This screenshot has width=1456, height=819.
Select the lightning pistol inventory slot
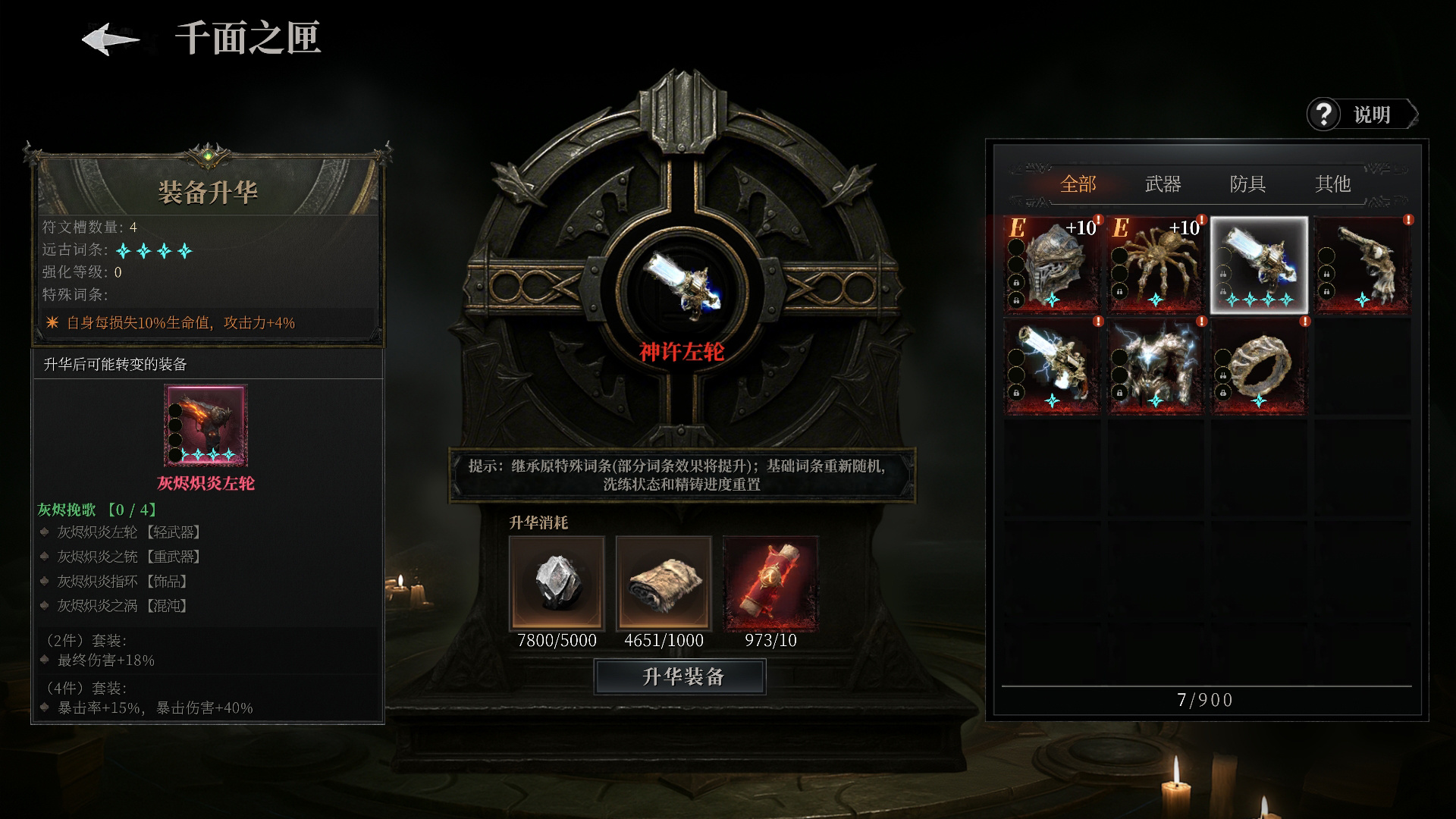click(1052, 367)
